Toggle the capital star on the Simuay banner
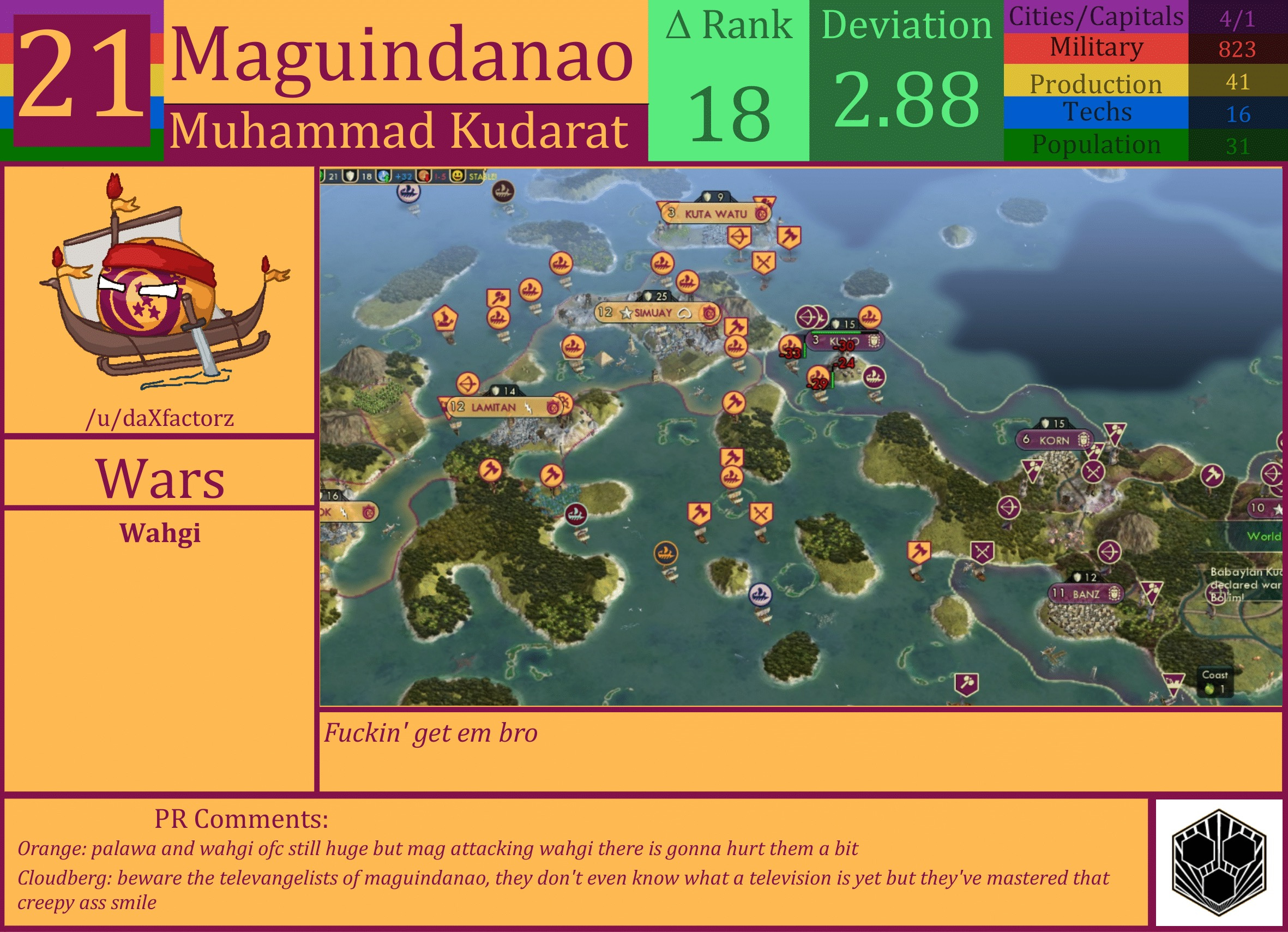This screenshot has width=1288, height=932. pos(626,313)
